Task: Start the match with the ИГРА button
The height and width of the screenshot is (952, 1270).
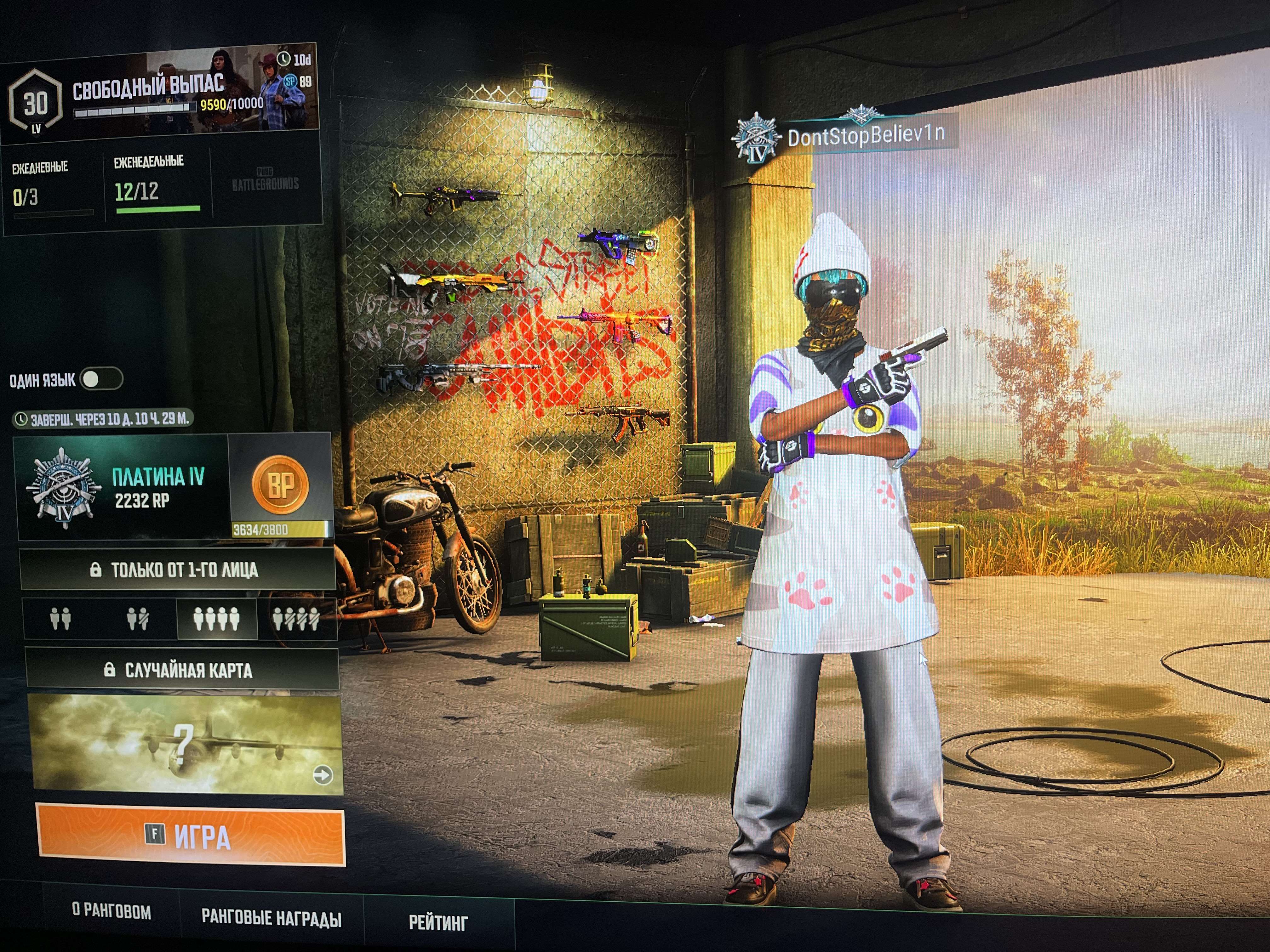Action: coord(191,836)
